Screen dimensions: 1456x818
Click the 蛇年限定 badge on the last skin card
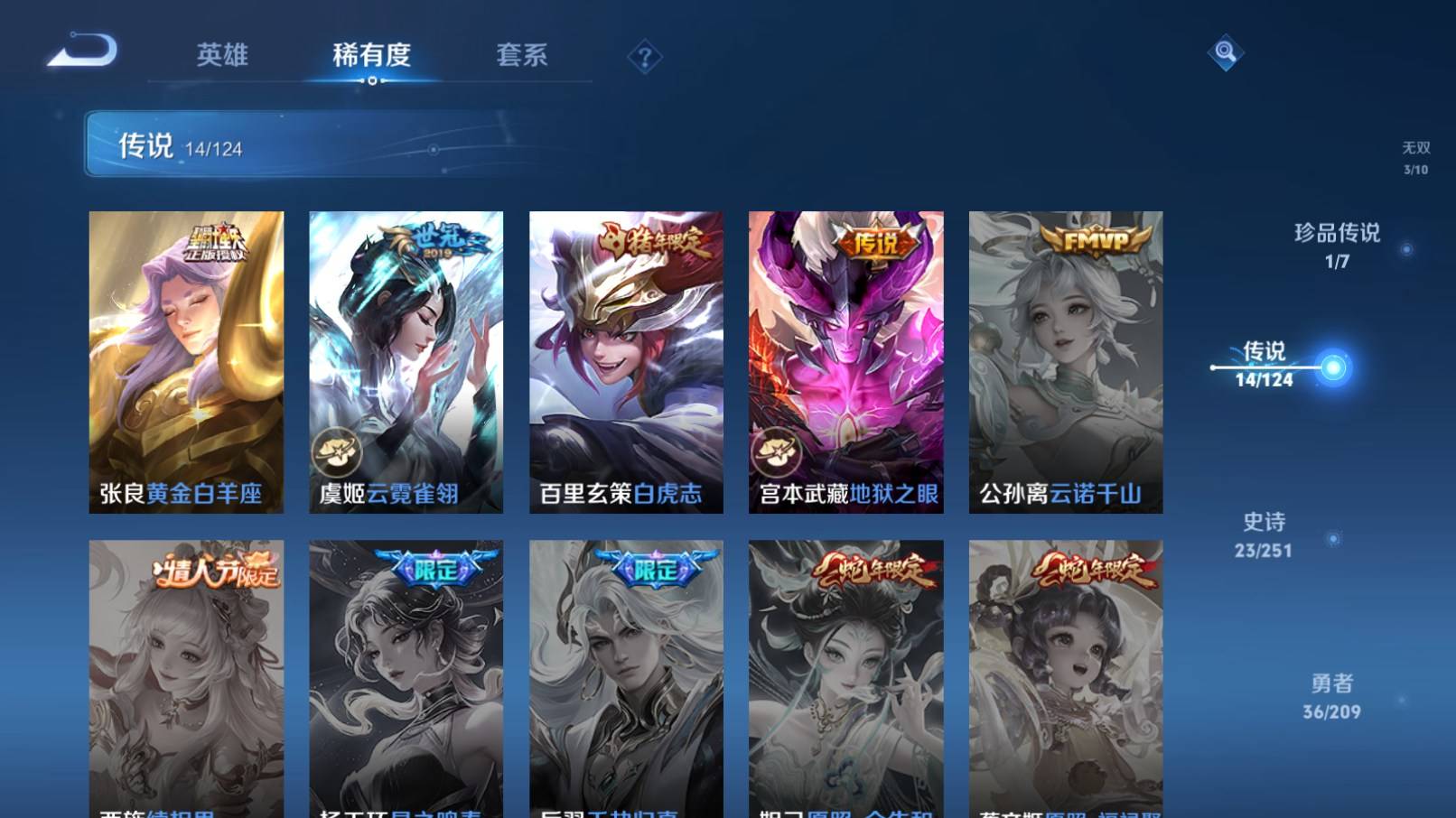tap(1094, 569)
